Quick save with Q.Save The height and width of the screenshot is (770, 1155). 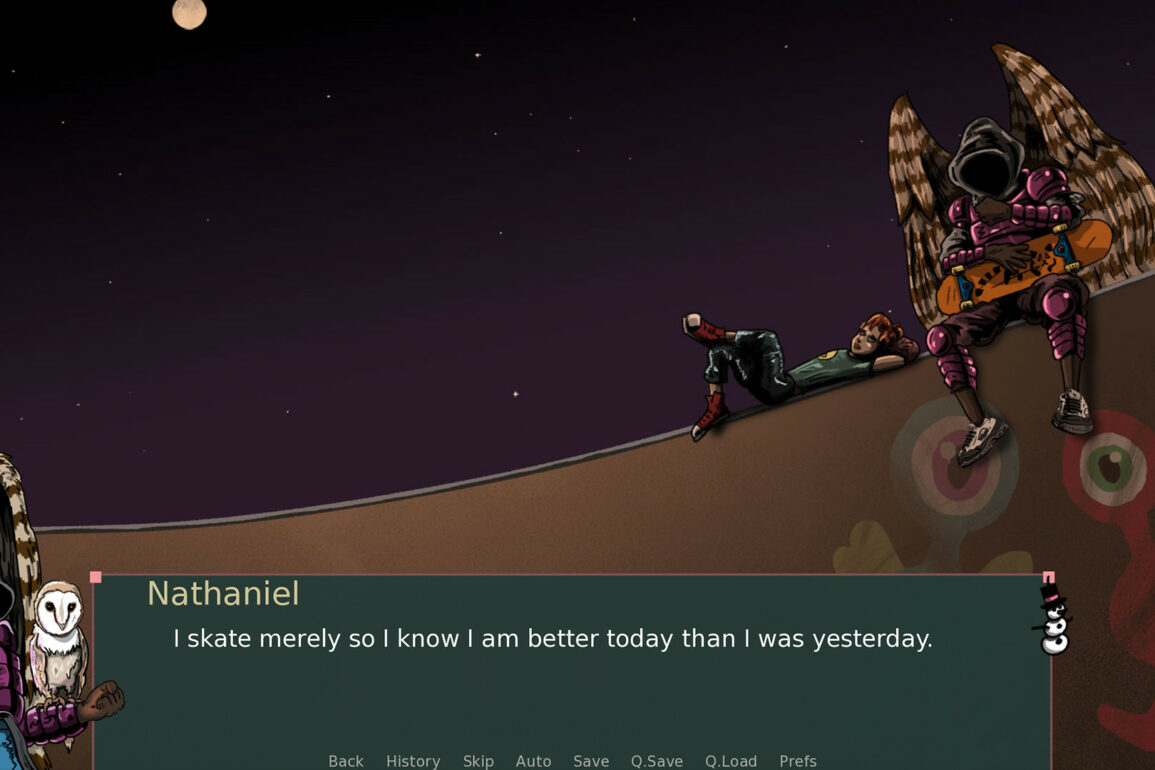656,761
